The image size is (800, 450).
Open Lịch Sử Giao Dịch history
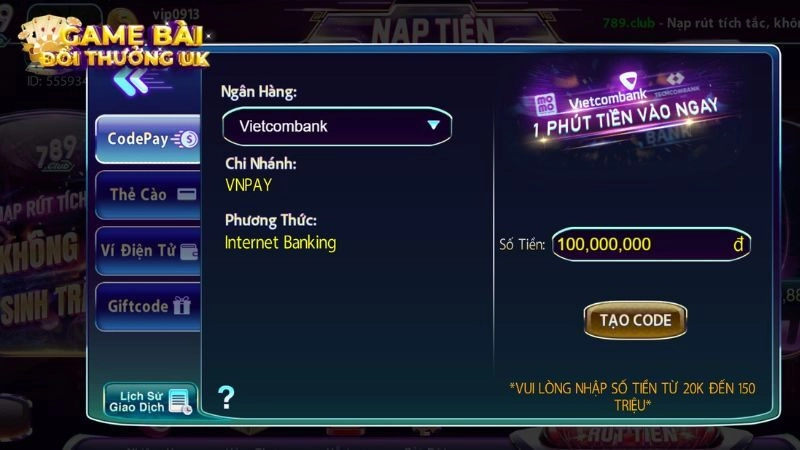[150, 399]
